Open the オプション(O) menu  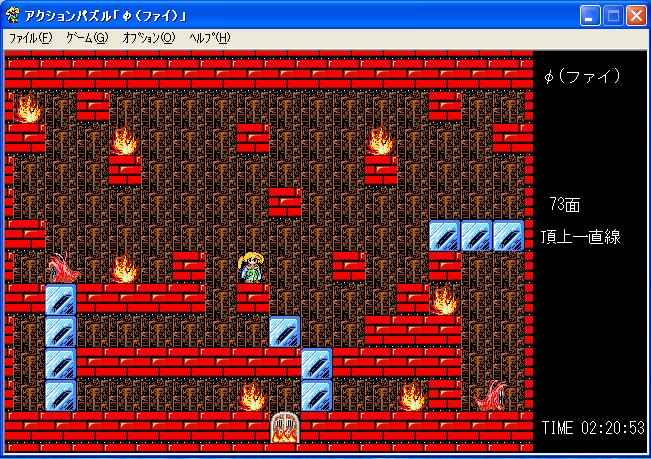148,38
